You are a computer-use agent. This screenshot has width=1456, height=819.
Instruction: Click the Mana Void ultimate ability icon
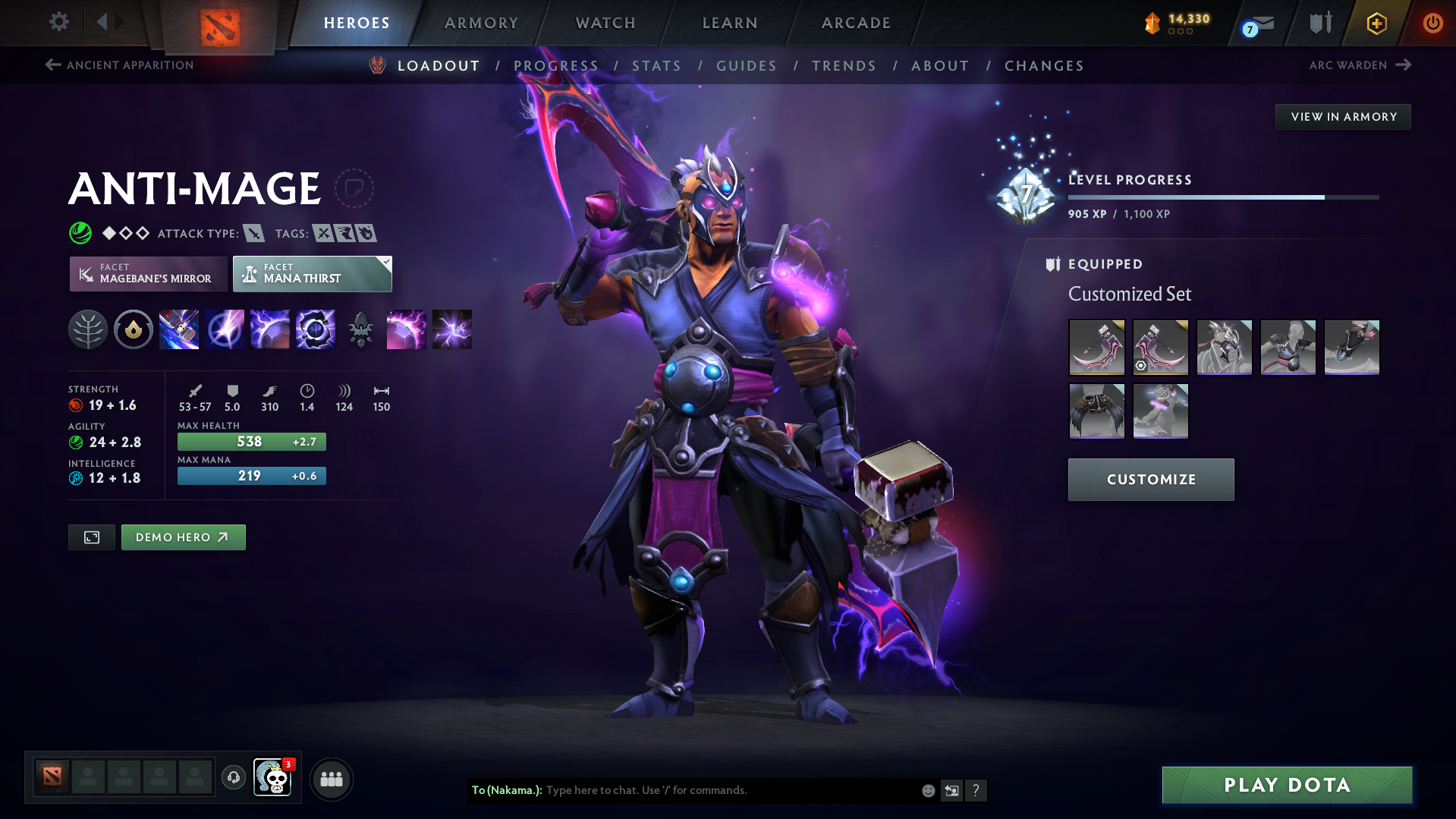click(x=316, y=329)
